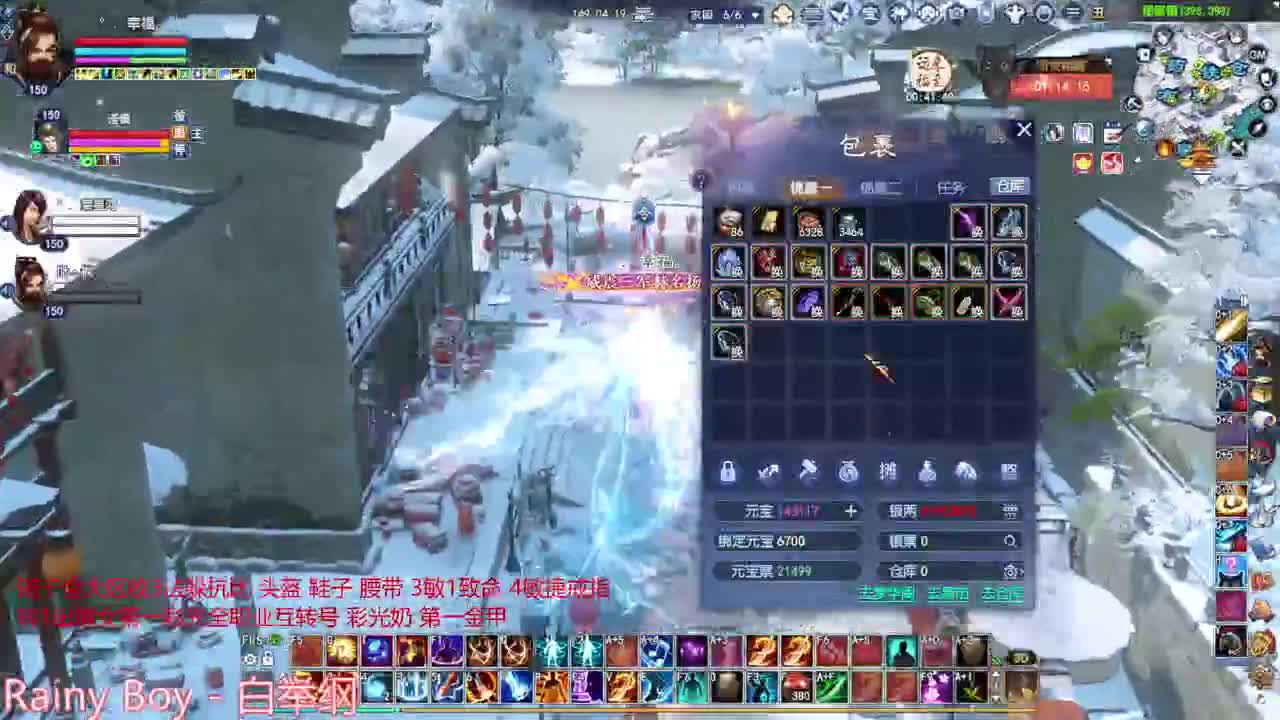Click the magnifier beside the 银票 field
1280x720 pixels.
1012,511
